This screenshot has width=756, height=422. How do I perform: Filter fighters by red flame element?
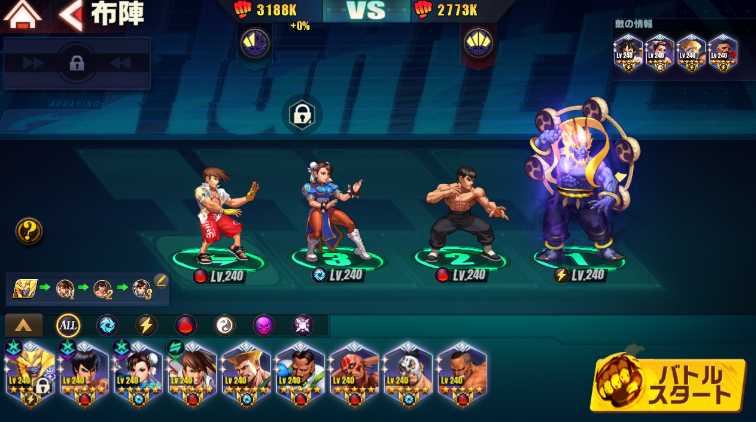click(185, 325)
